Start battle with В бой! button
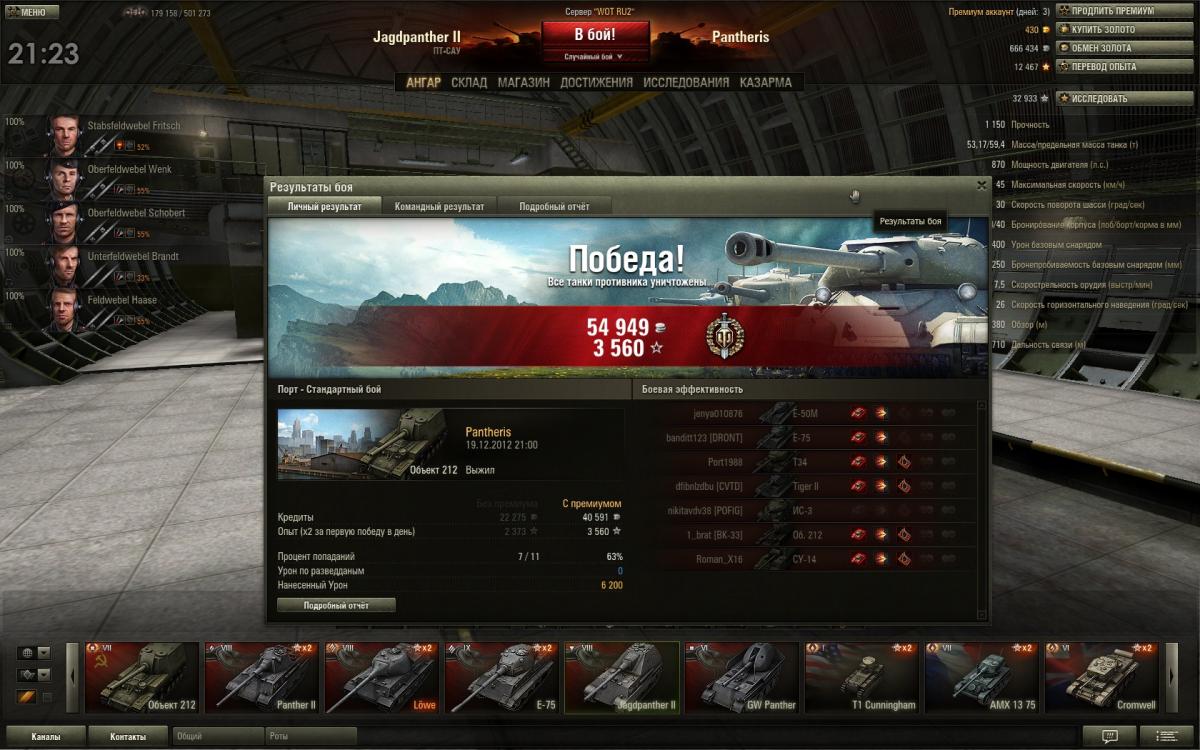Screen dimensions: 1200x750 coord(594,34)
